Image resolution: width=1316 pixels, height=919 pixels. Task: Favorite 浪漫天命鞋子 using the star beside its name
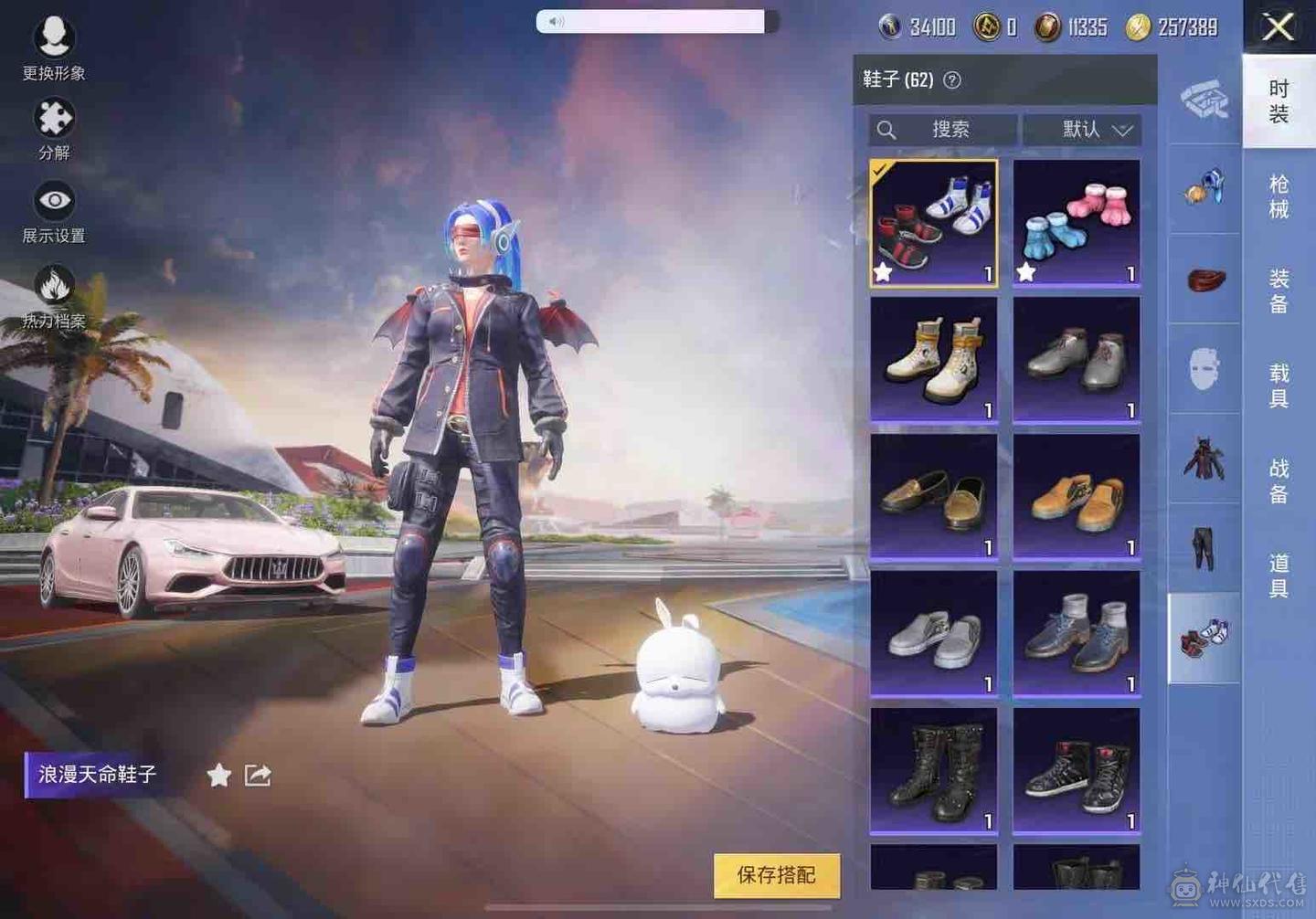(218, 775)
